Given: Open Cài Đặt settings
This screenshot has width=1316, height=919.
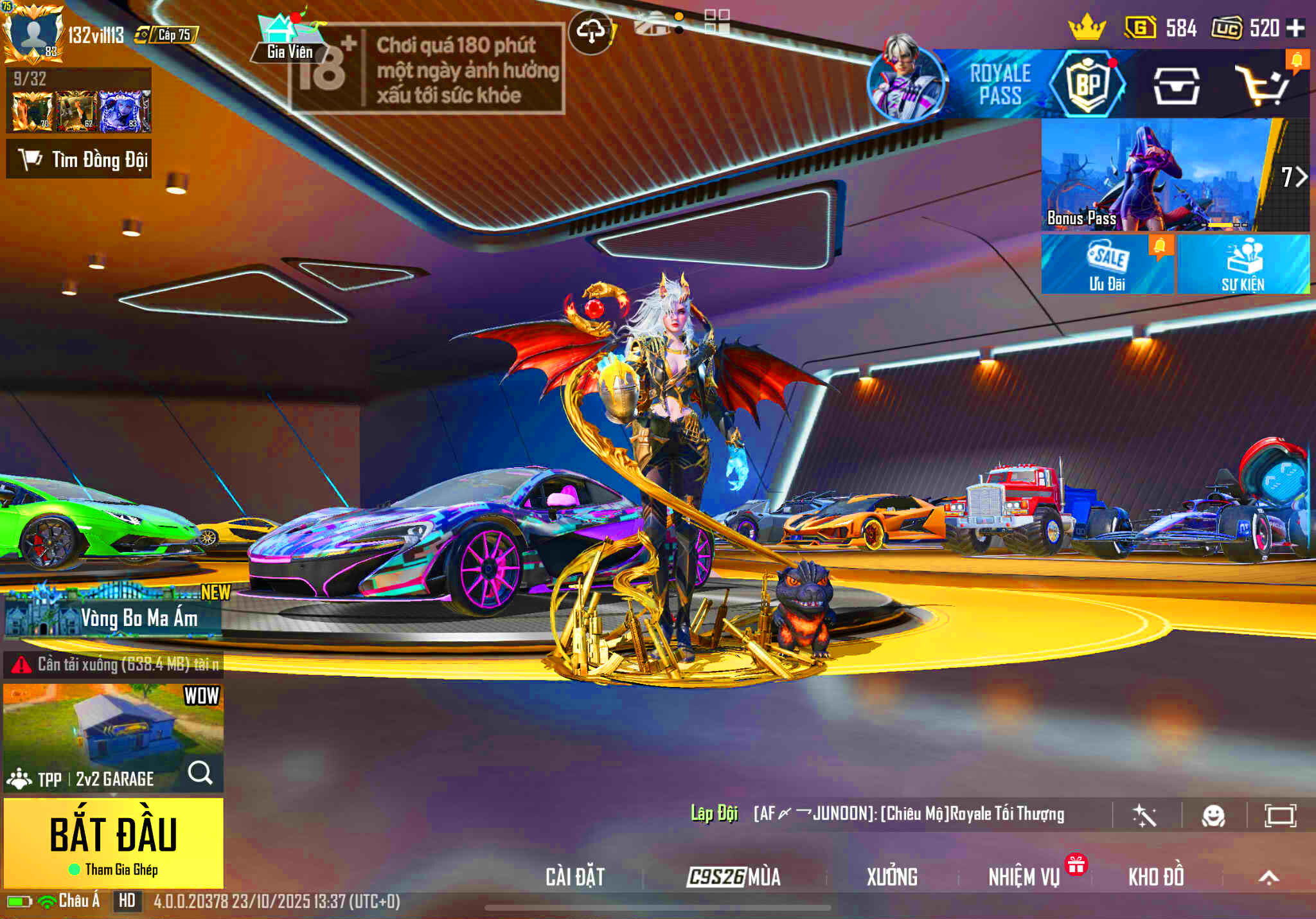Looking at the screenshot, I should [x=575, y=877].
